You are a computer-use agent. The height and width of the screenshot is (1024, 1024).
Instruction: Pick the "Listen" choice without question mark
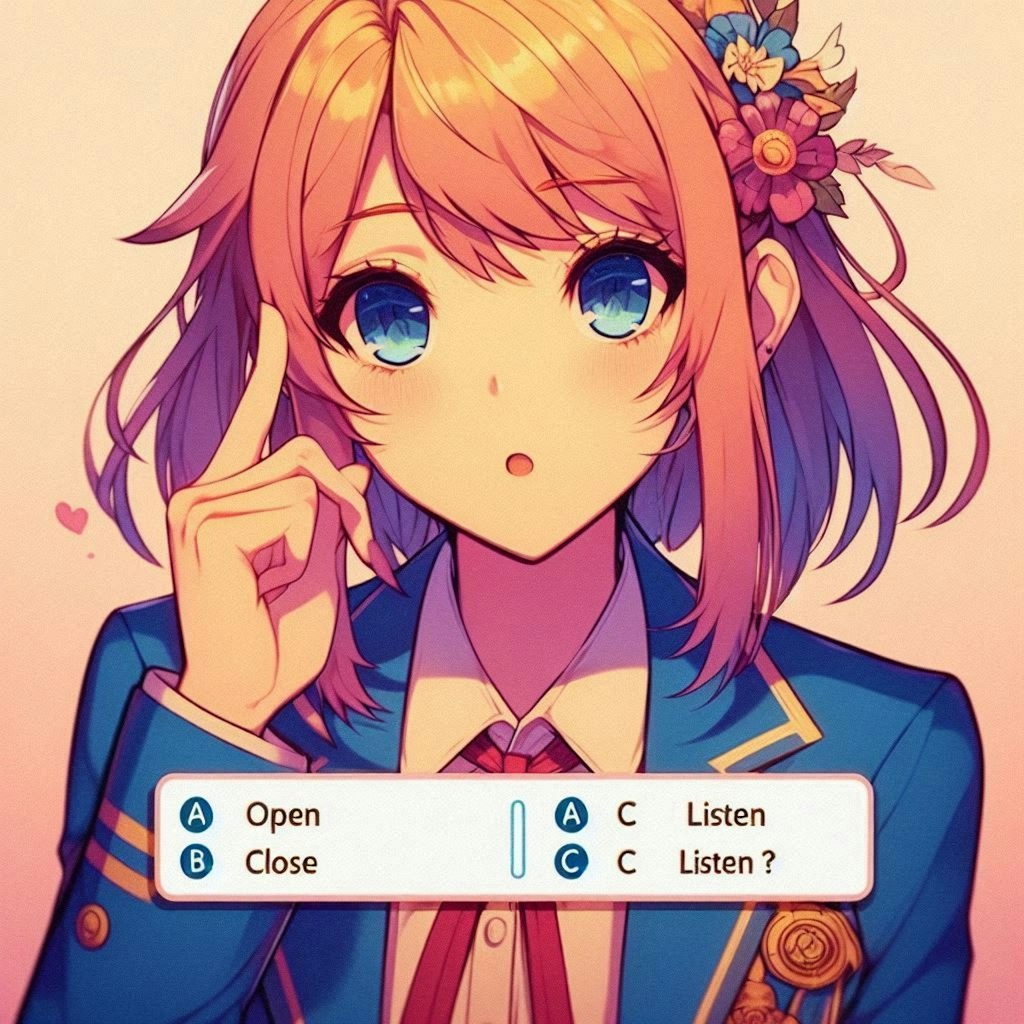724,815
